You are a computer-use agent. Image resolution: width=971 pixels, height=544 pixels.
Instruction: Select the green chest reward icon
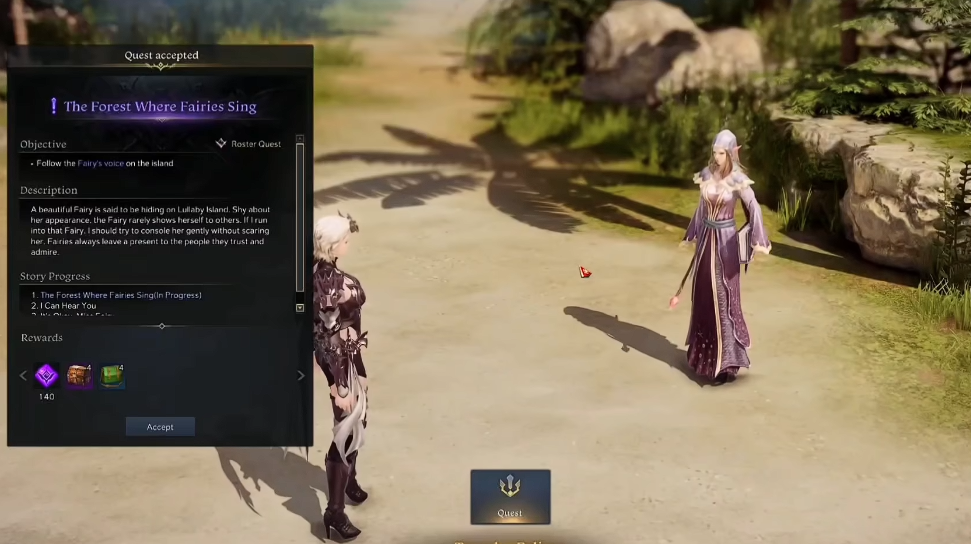click(112, 376)
